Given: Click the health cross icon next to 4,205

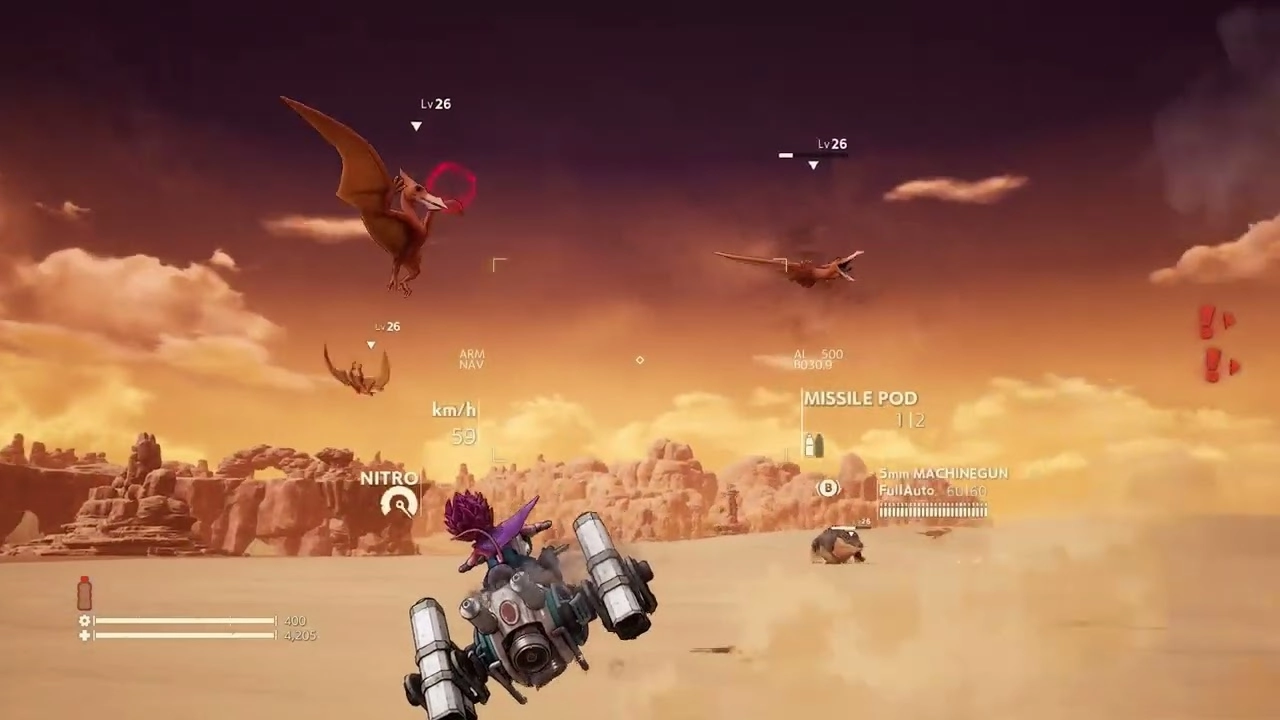Looking at the screenshot, I should point(86,635).
